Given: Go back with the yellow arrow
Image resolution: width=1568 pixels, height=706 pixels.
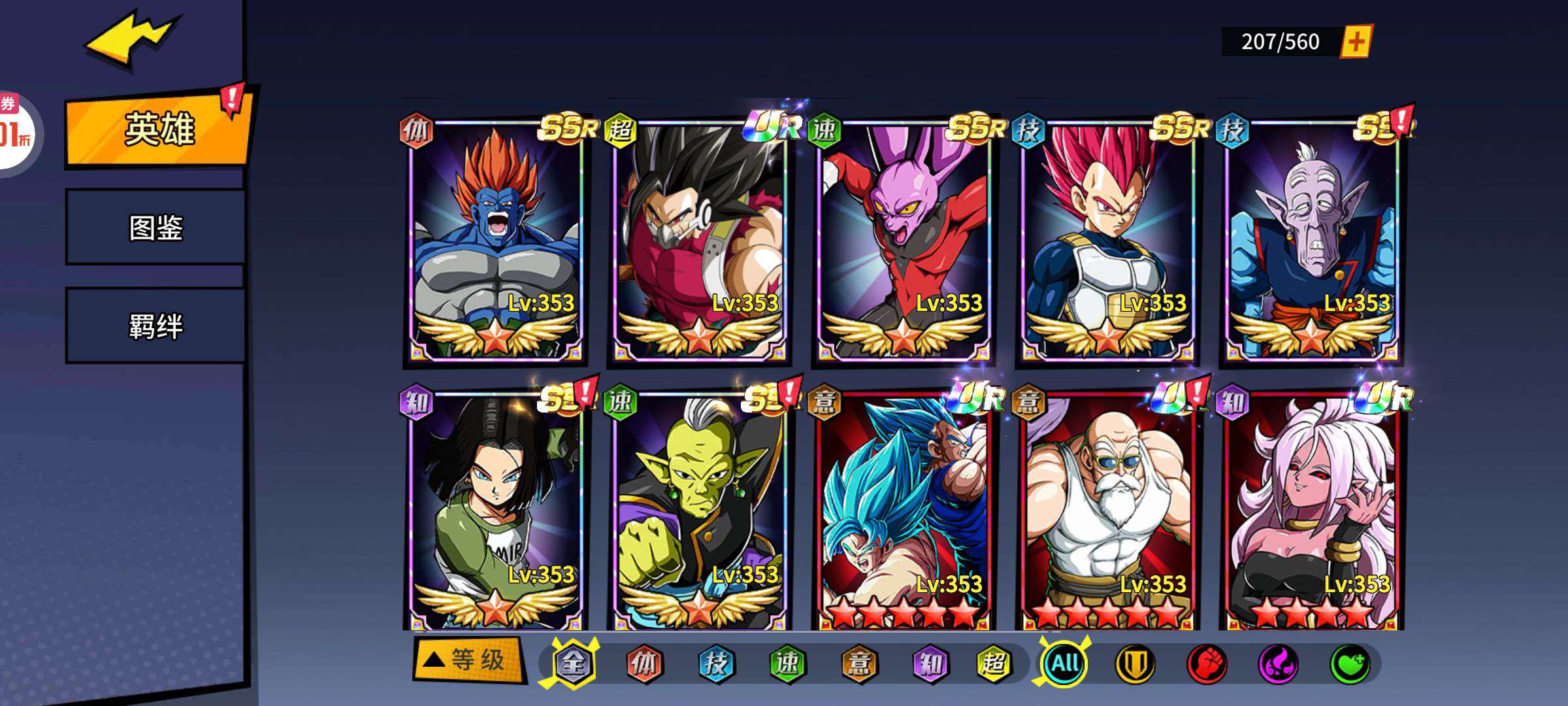Looking at the screenshot, I should [131, 39].
